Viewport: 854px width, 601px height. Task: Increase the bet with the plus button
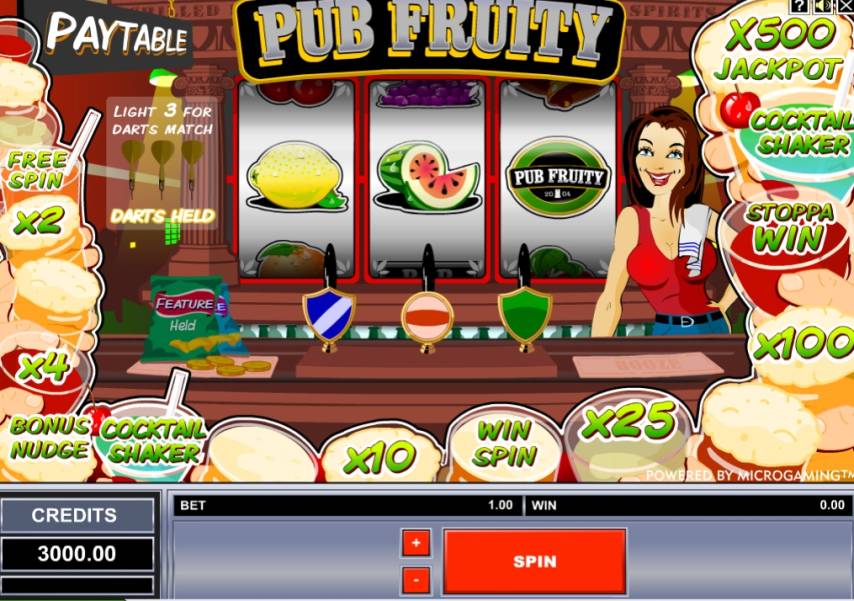(x=416, y=543)
